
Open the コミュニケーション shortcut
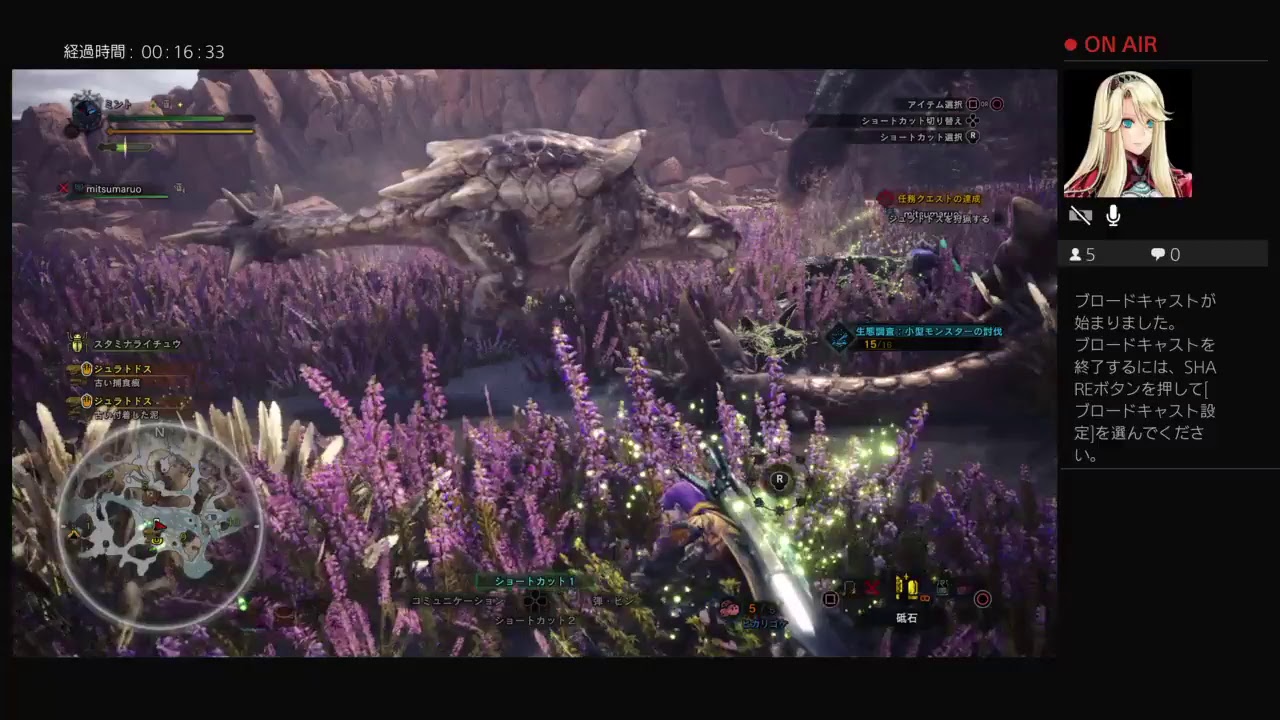(458, 601)
